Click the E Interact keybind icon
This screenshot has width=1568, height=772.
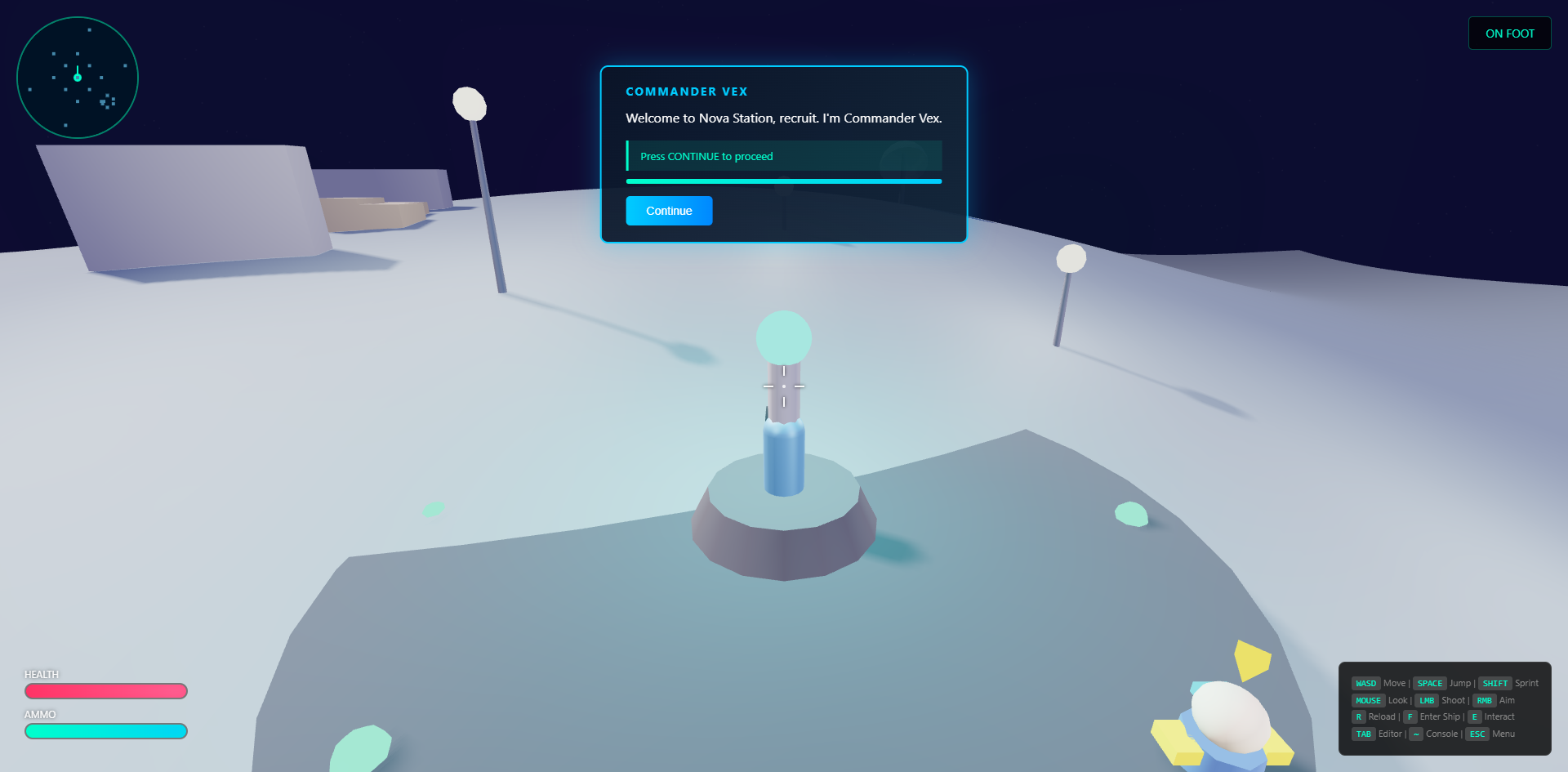[x=1475, y=716]
